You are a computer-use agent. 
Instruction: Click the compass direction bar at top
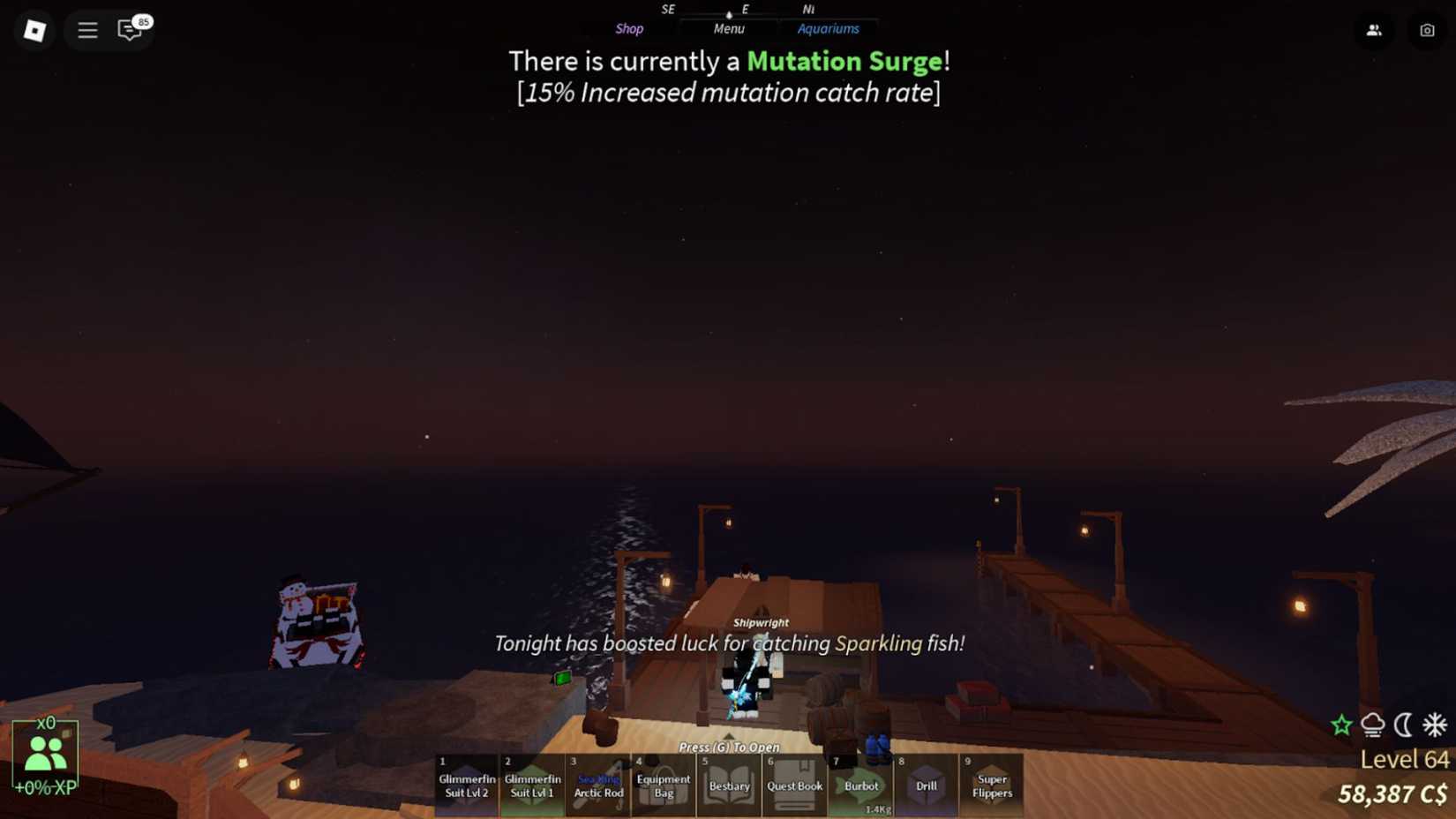729,11
